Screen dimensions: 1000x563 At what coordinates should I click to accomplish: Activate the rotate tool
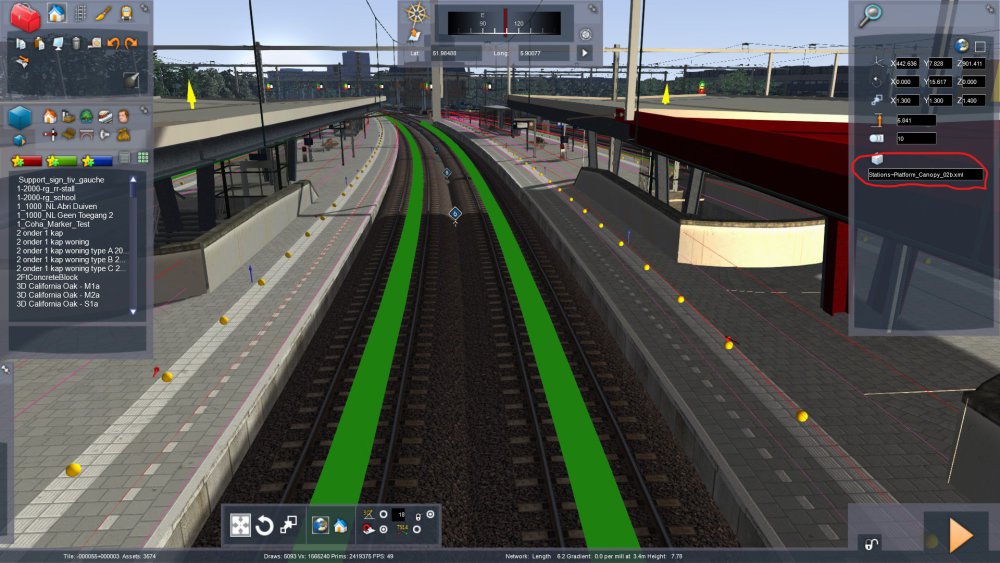(x=265, y=525)
